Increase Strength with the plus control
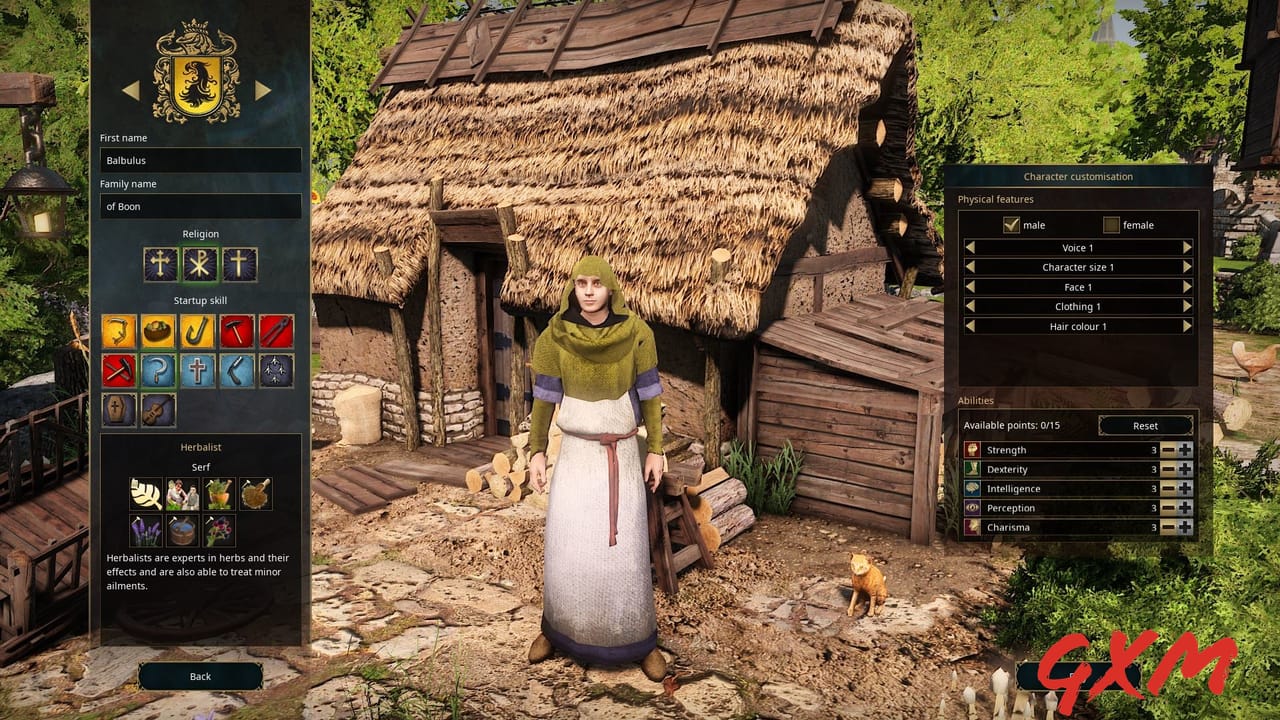The height and width of the screenshot is (720, 1280). pyautogui.click(x=1184, y=450)
